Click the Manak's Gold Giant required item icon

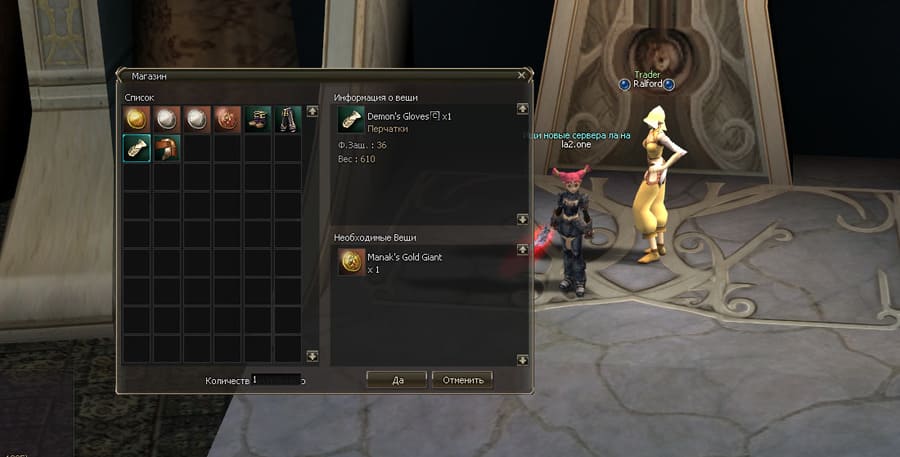pos(351,262)
